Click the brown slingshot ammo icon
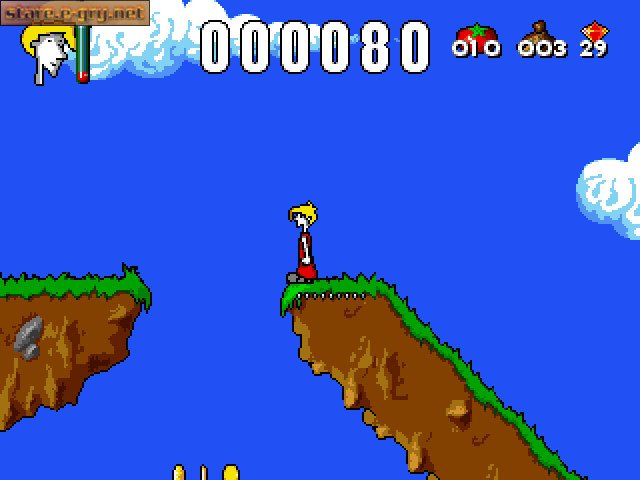640x480 pixels. [541, 32]
